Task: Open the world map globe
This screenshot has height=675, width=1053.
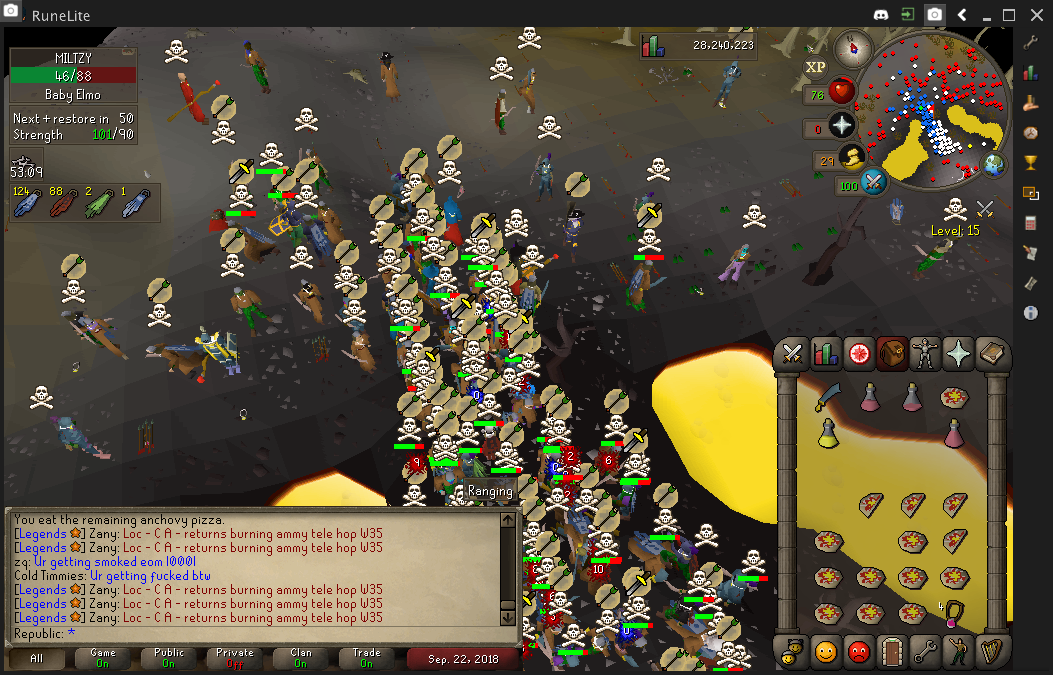Action: coord(994,165)
